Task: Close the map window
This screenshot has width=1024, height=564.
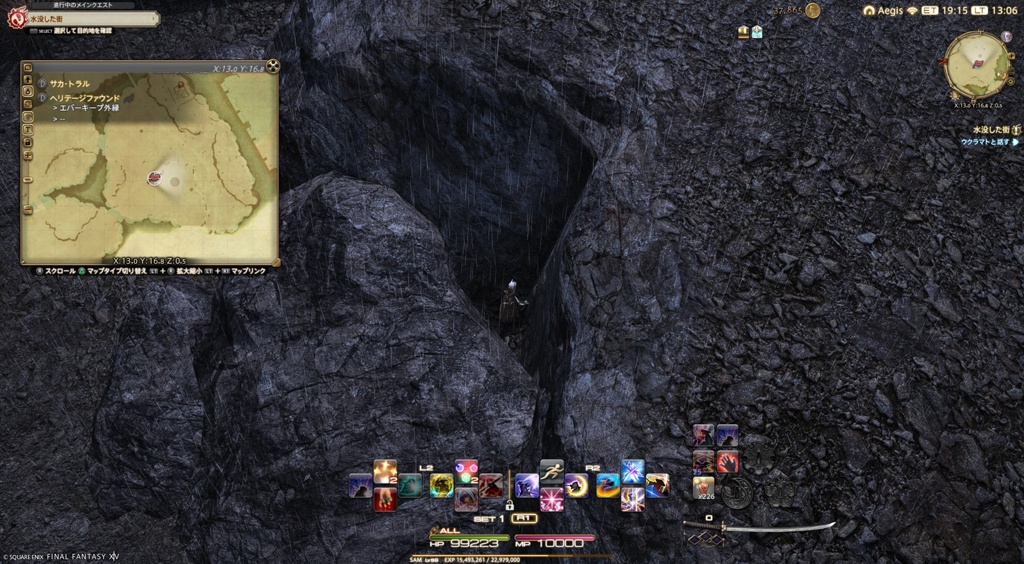Action: coord(273,67)
